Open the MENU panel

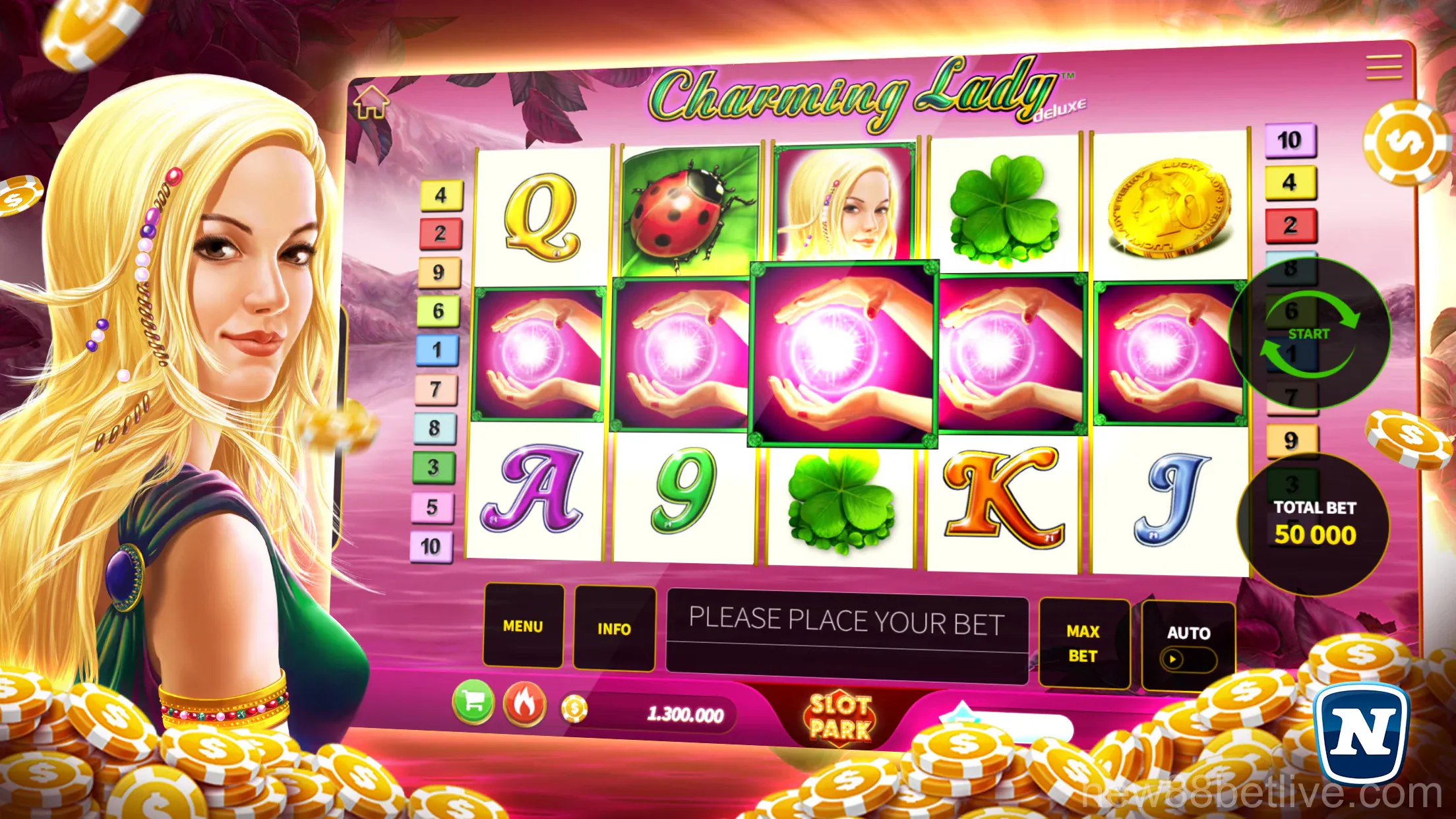click(523, 626)
